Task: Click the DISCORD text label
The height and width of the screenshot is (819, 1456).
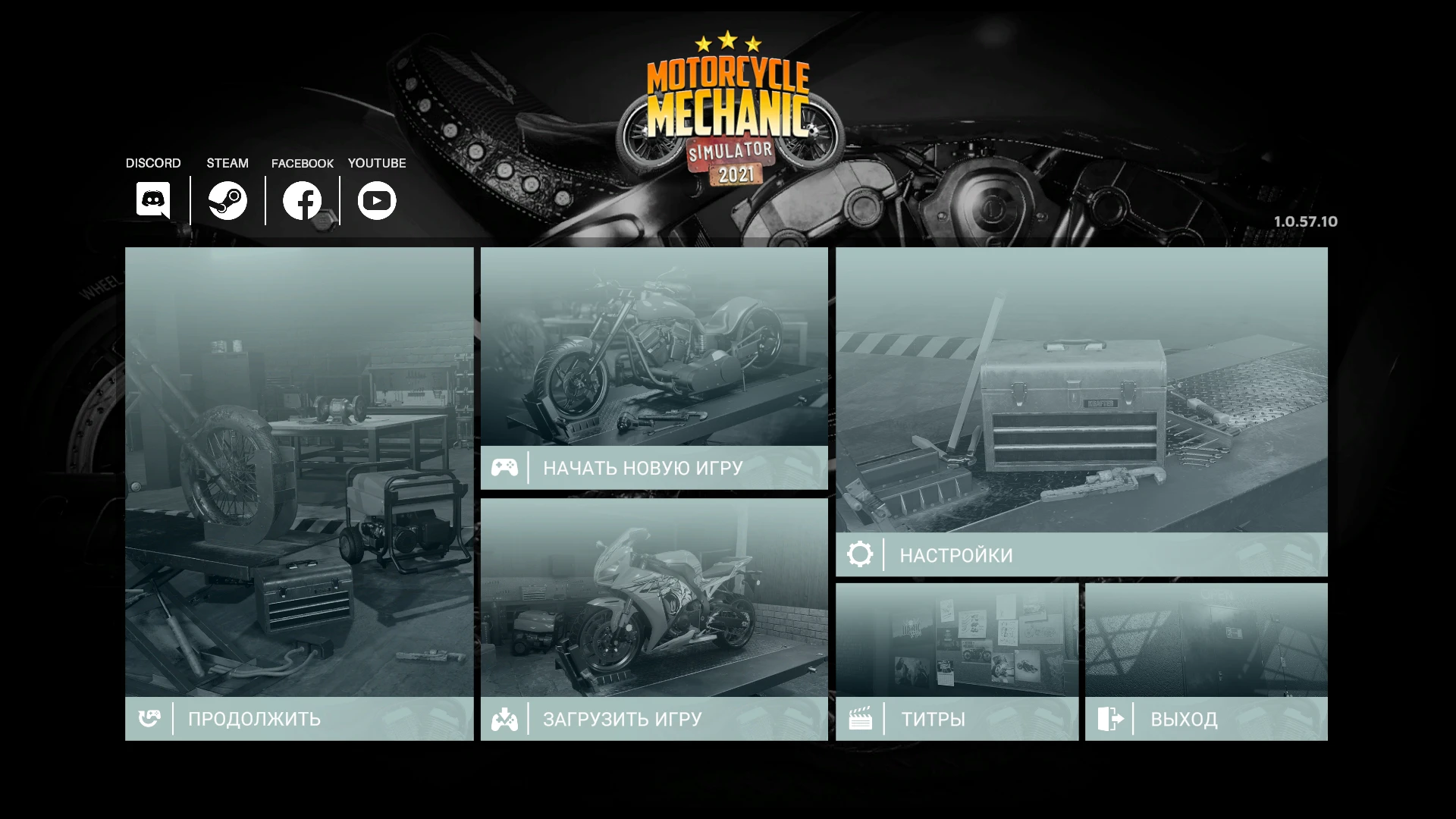Action: coord(153,162)
